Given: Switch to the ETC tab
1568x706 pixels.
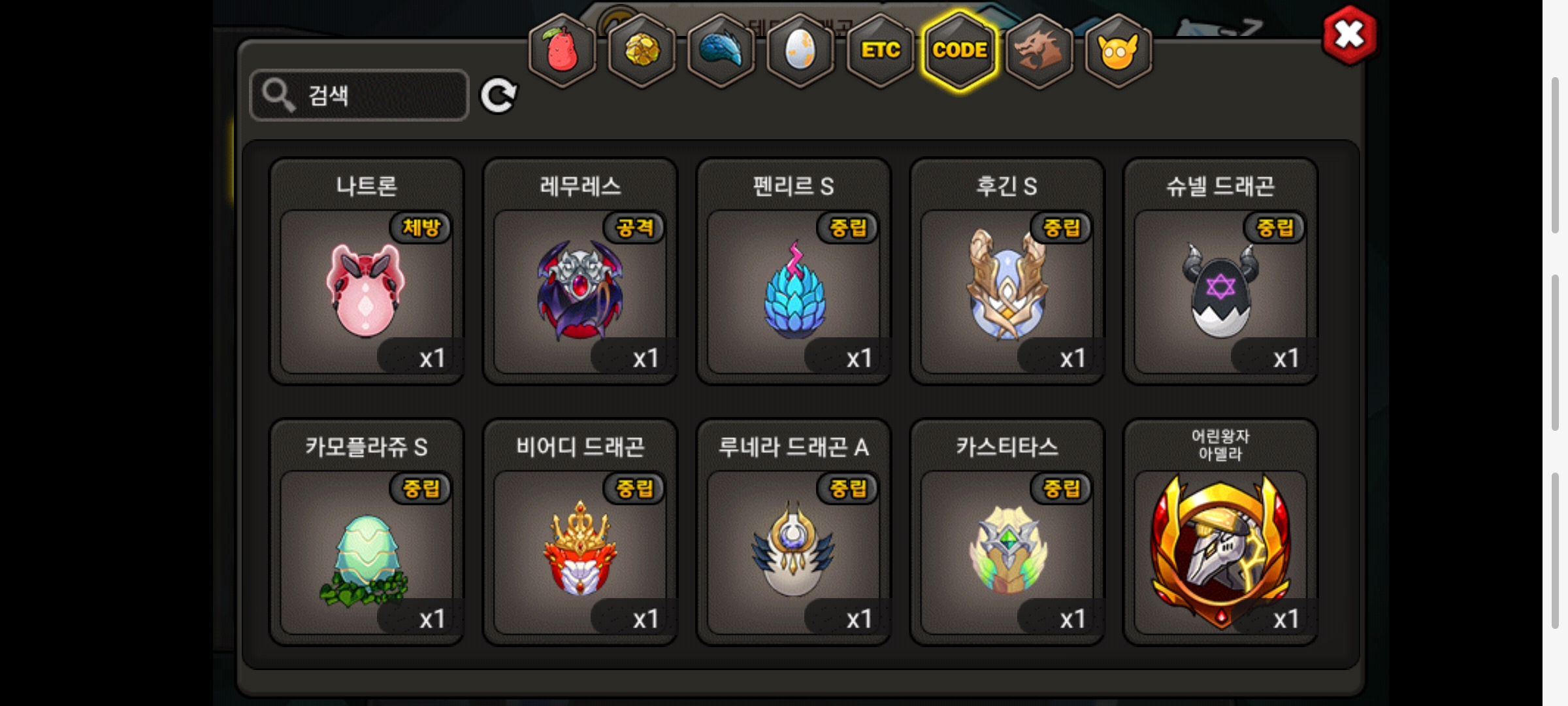Looking at the screenshot, I should coord(880,51).
